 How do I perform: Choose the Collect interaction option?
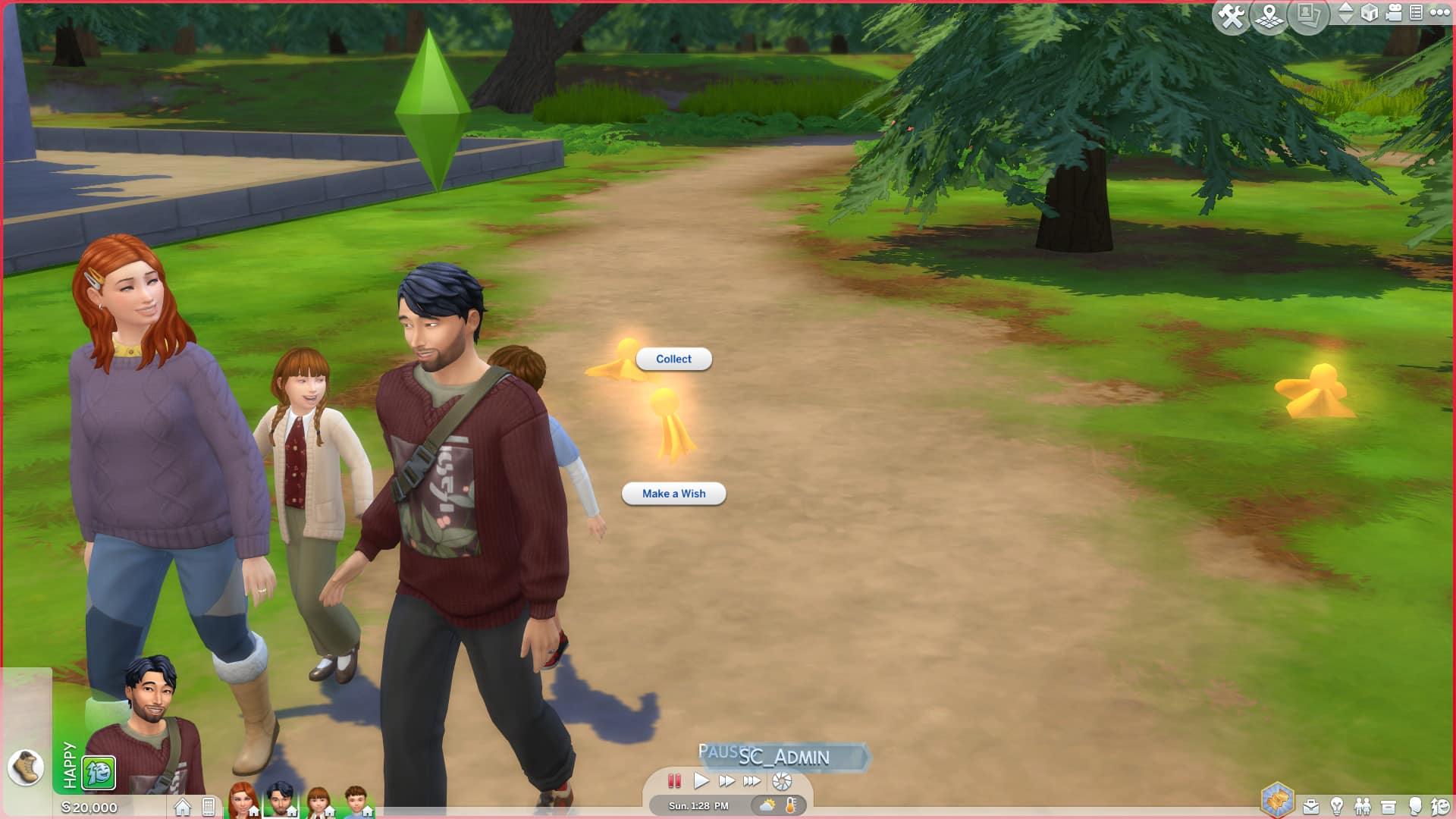(673, 359)
